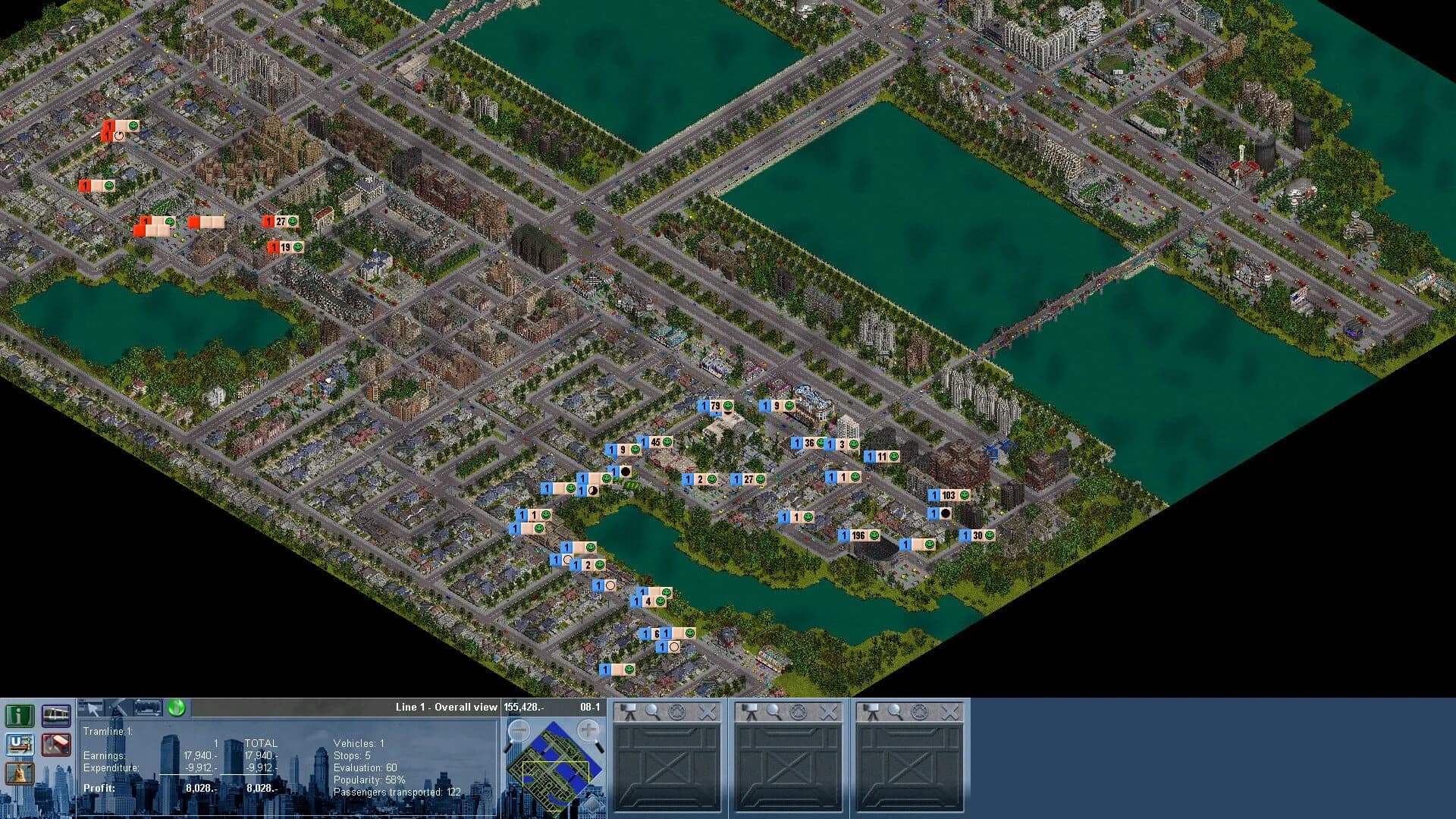Click the U-Bahn underground icon
The image size is (1456, 819).
point(19,745)
